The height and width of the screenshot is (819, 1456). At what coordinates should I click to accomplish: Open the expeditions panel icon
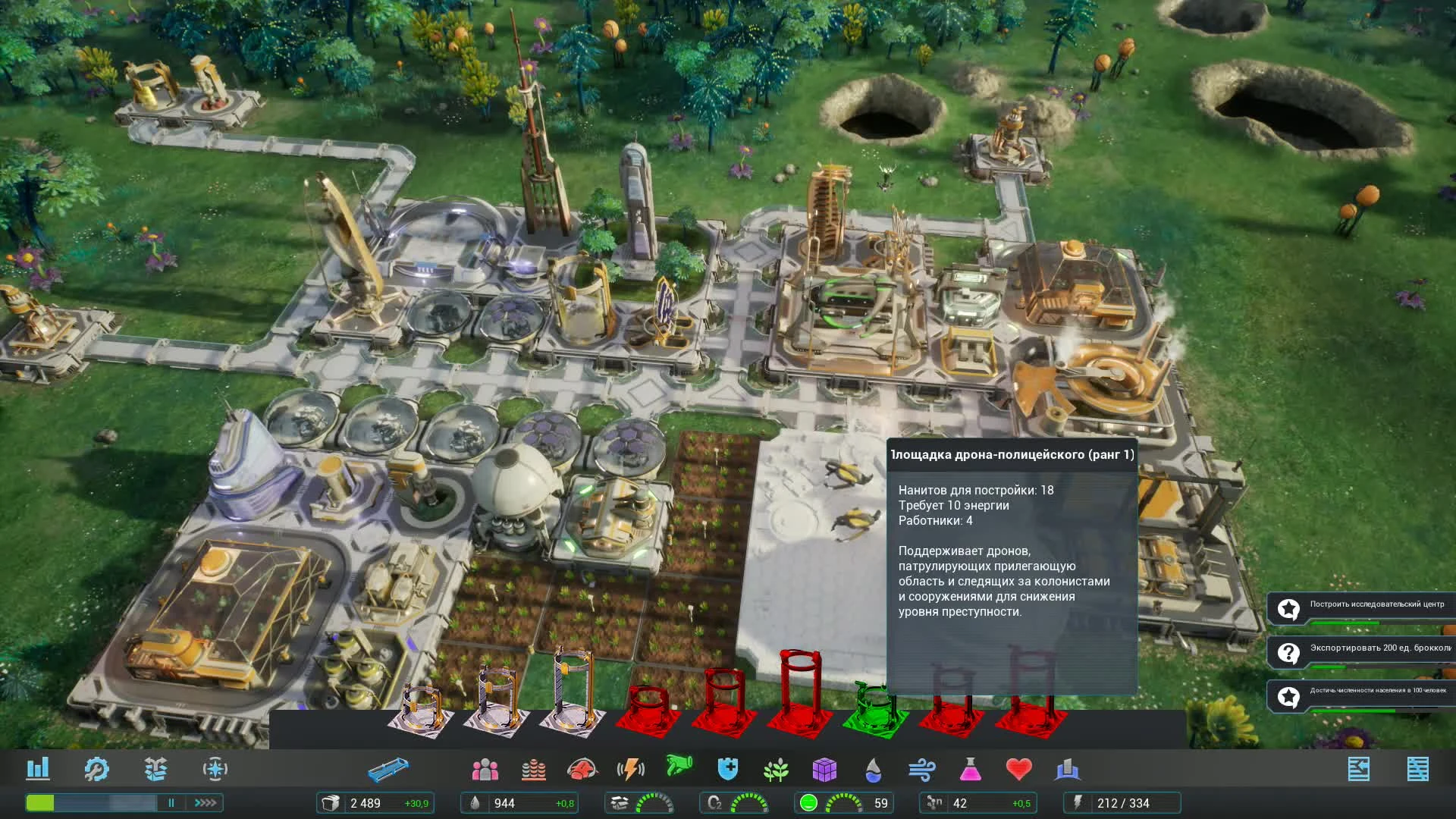(155, 769)
